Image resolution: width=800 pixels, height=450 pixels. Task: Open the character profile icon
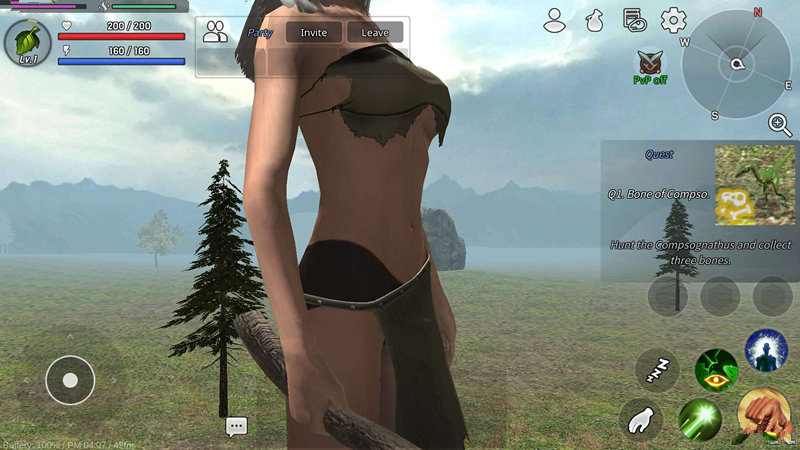[555, 20]
